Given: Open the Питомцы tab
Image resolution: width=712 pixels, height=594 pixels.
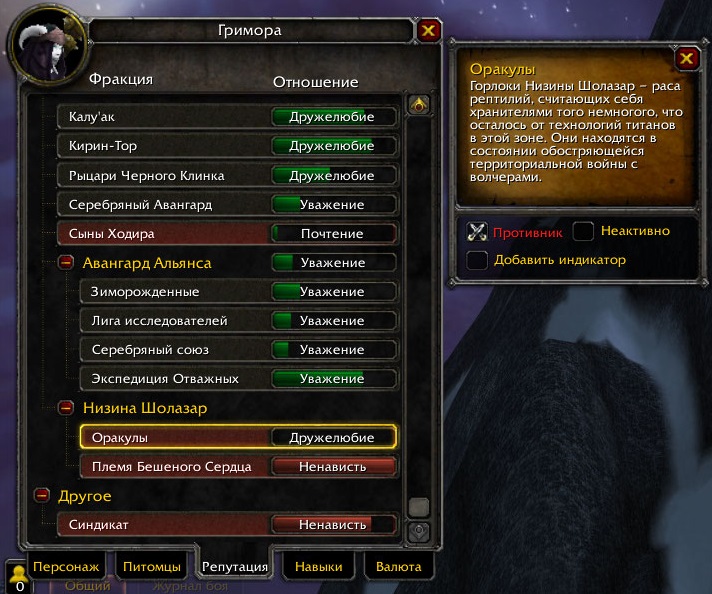Looking at the screenshot, I should [x=152, y=566].
